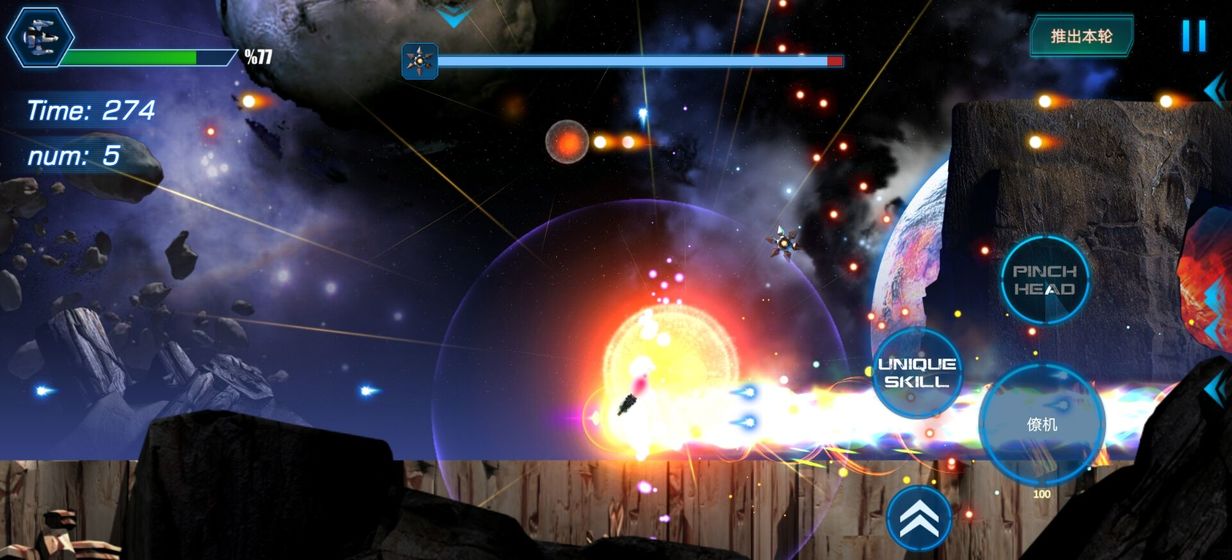Tap the 推出本轮 quit round button

coord(1082,36)
